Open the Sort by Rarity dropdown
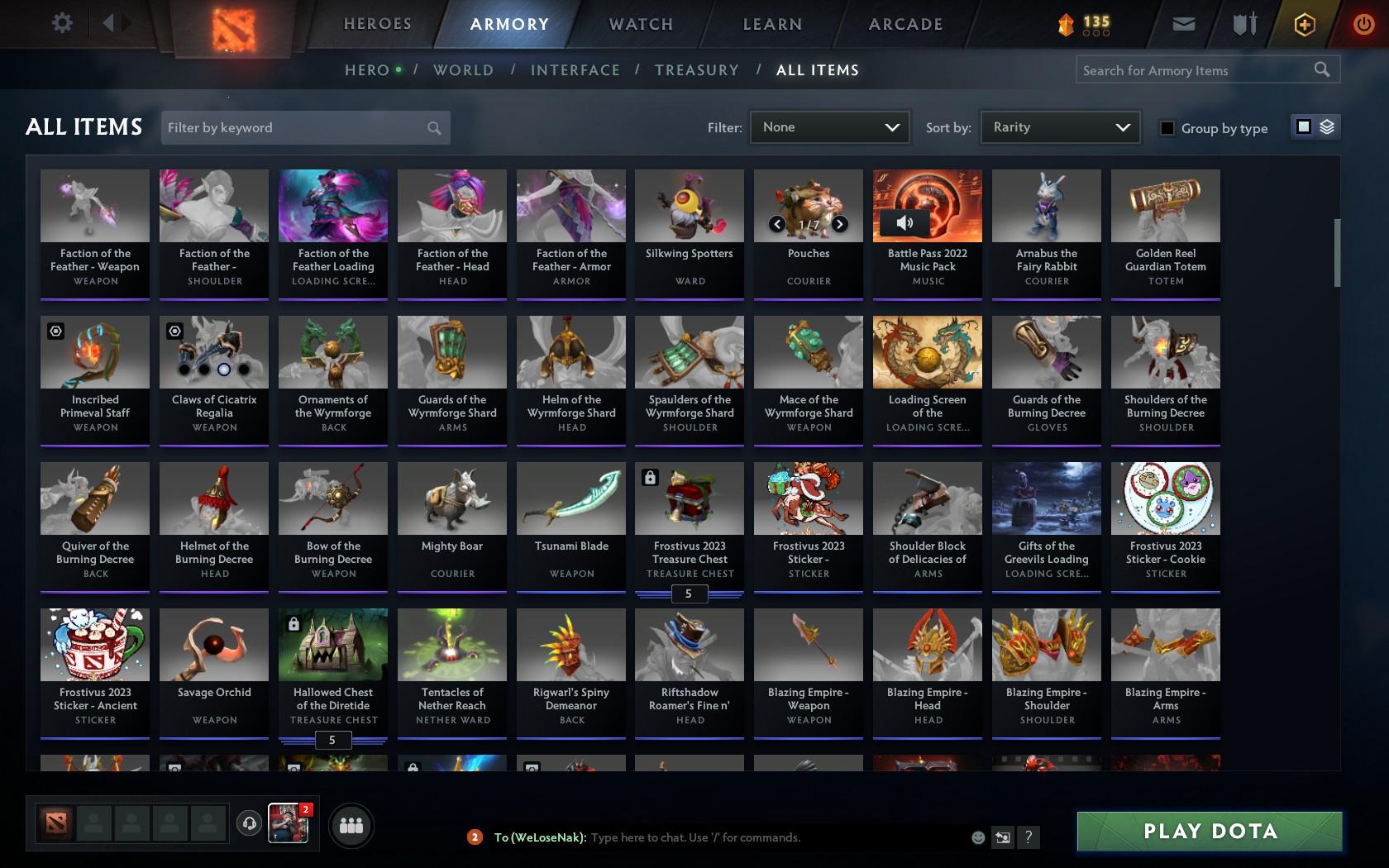 [1059, 127]
